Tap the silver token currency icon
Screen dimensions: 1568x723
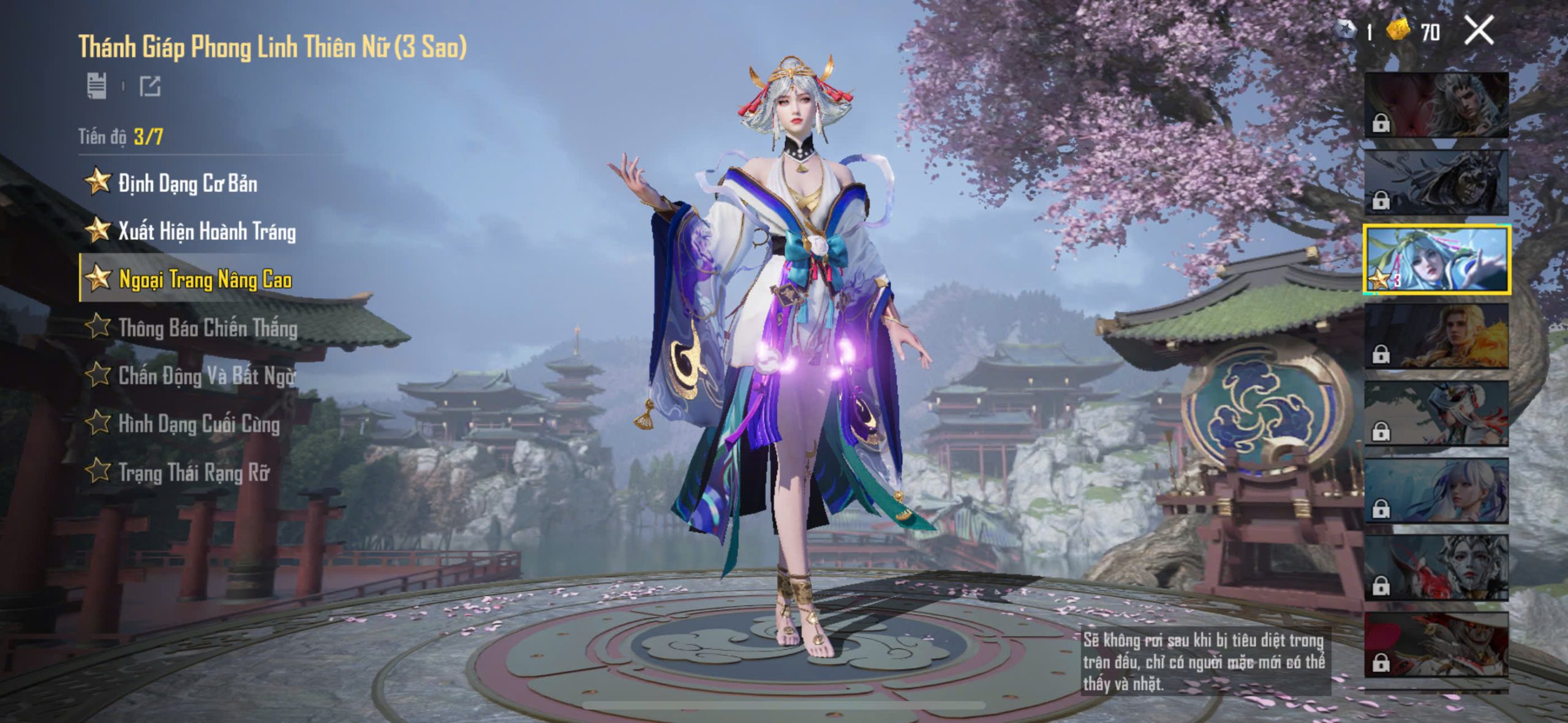pos(1346,30)
